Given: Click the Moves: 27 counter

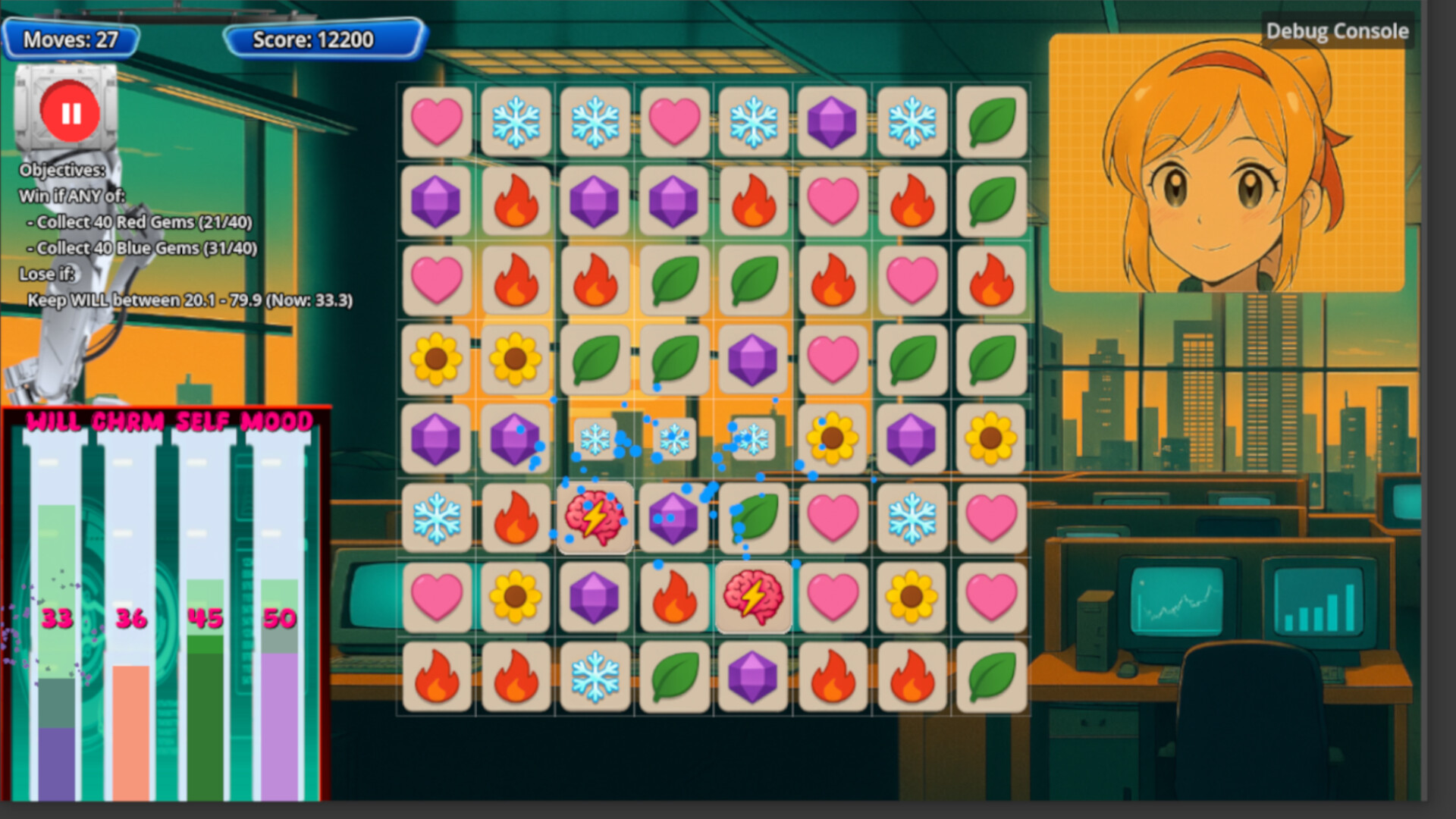Looking at the screenshot, I should click(70, 40).
